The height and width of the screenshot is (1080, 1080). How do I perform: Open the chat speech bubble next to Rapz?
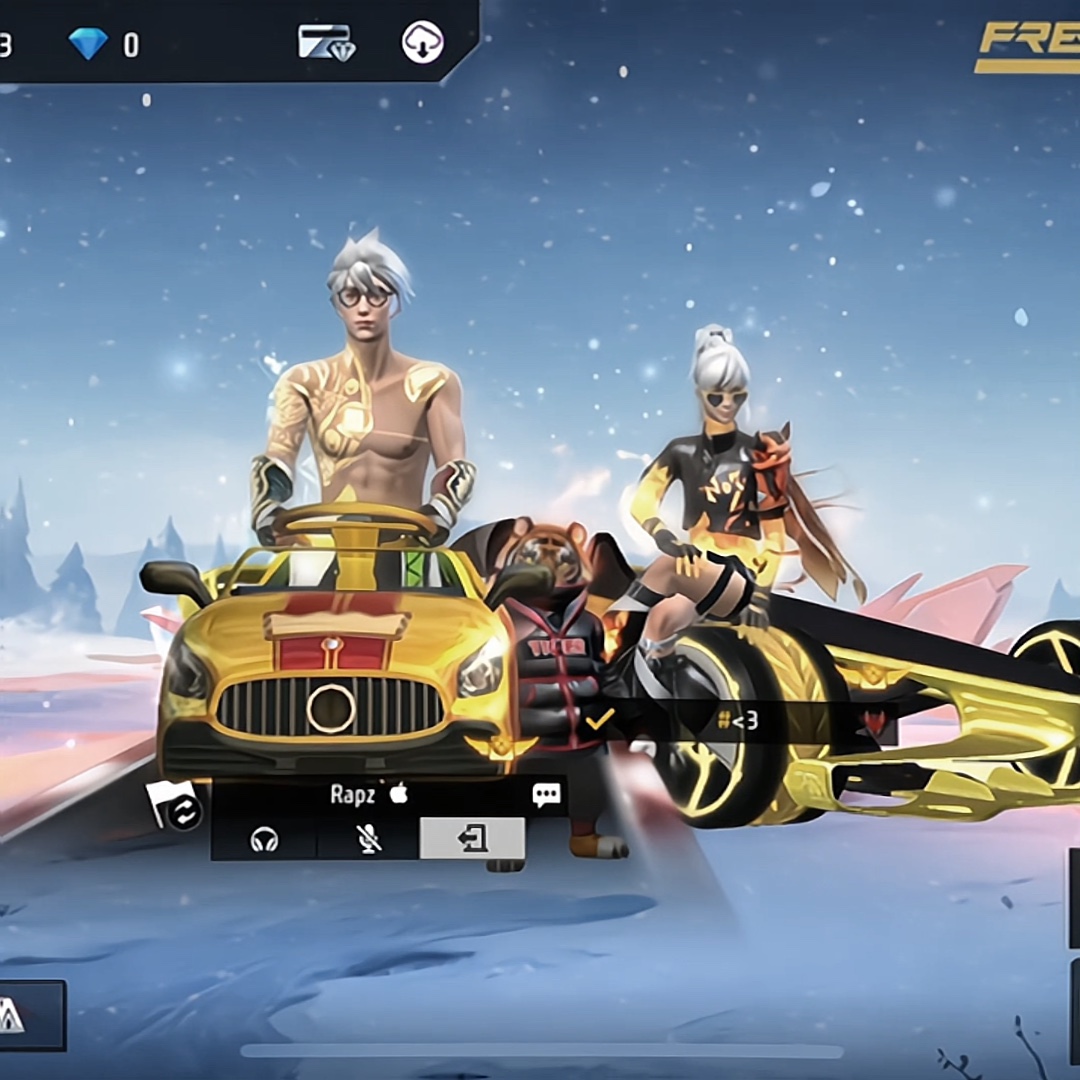click(x=546, y=795)
